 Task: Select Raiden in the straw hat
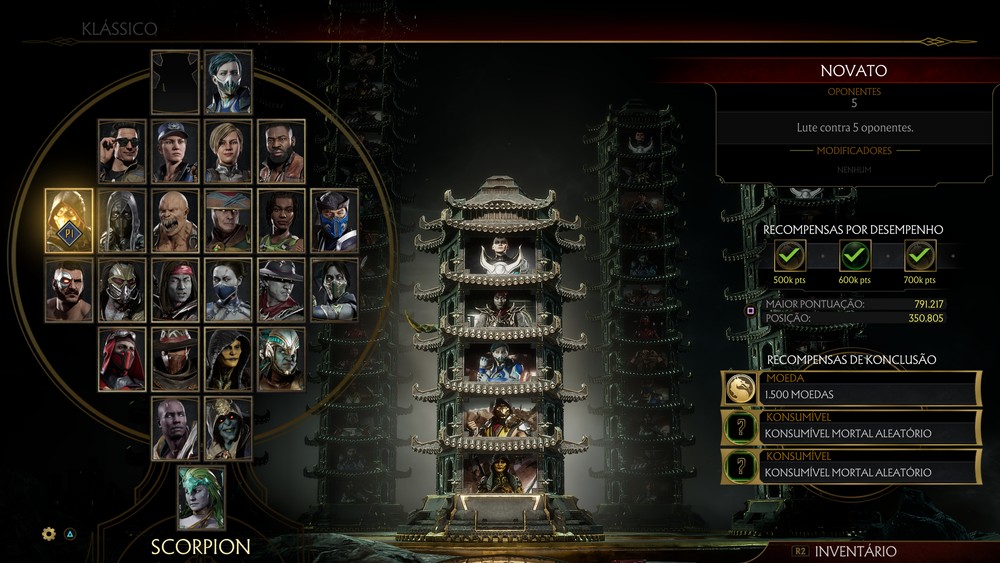point(228,220)
